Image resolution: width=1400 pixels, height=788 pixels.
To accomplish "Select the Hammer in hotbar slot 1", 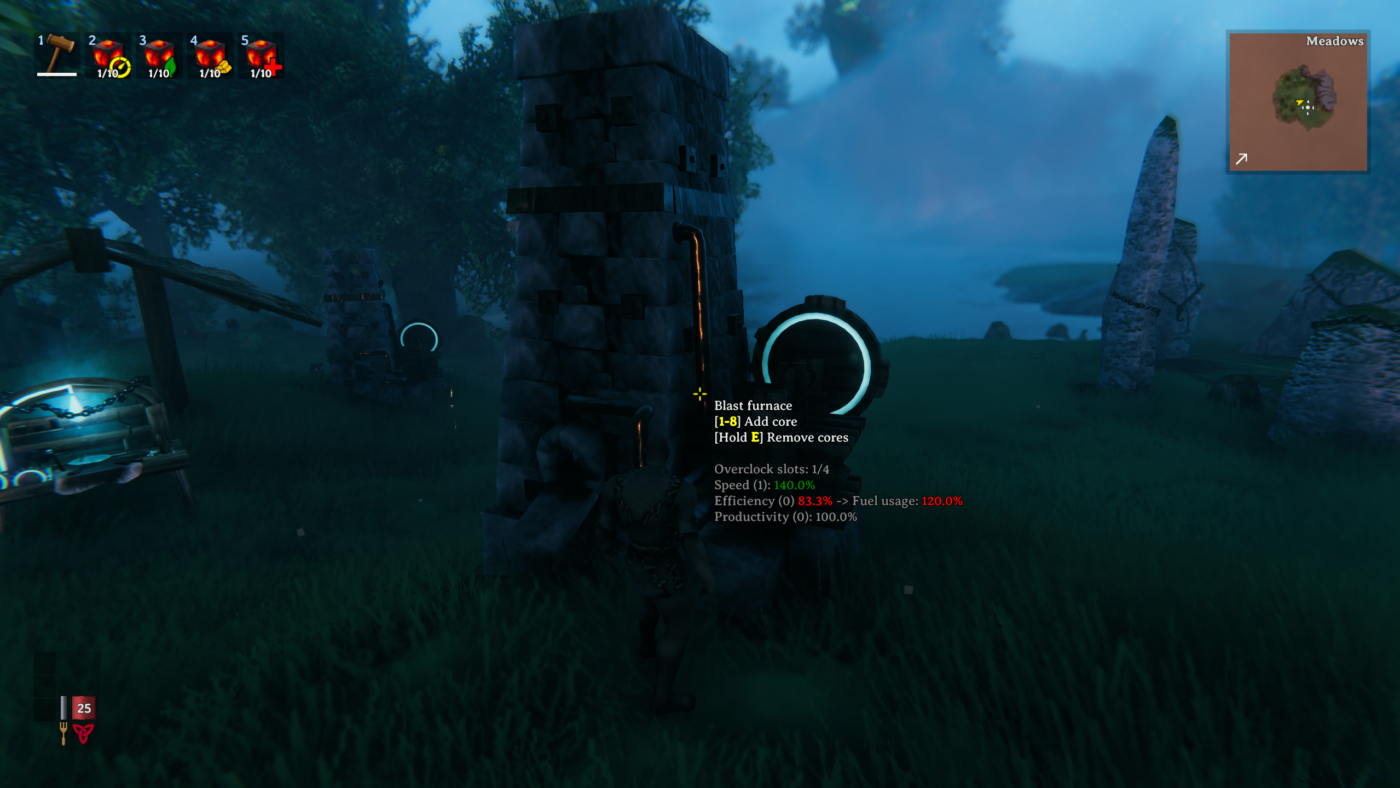I will point(55,55).
